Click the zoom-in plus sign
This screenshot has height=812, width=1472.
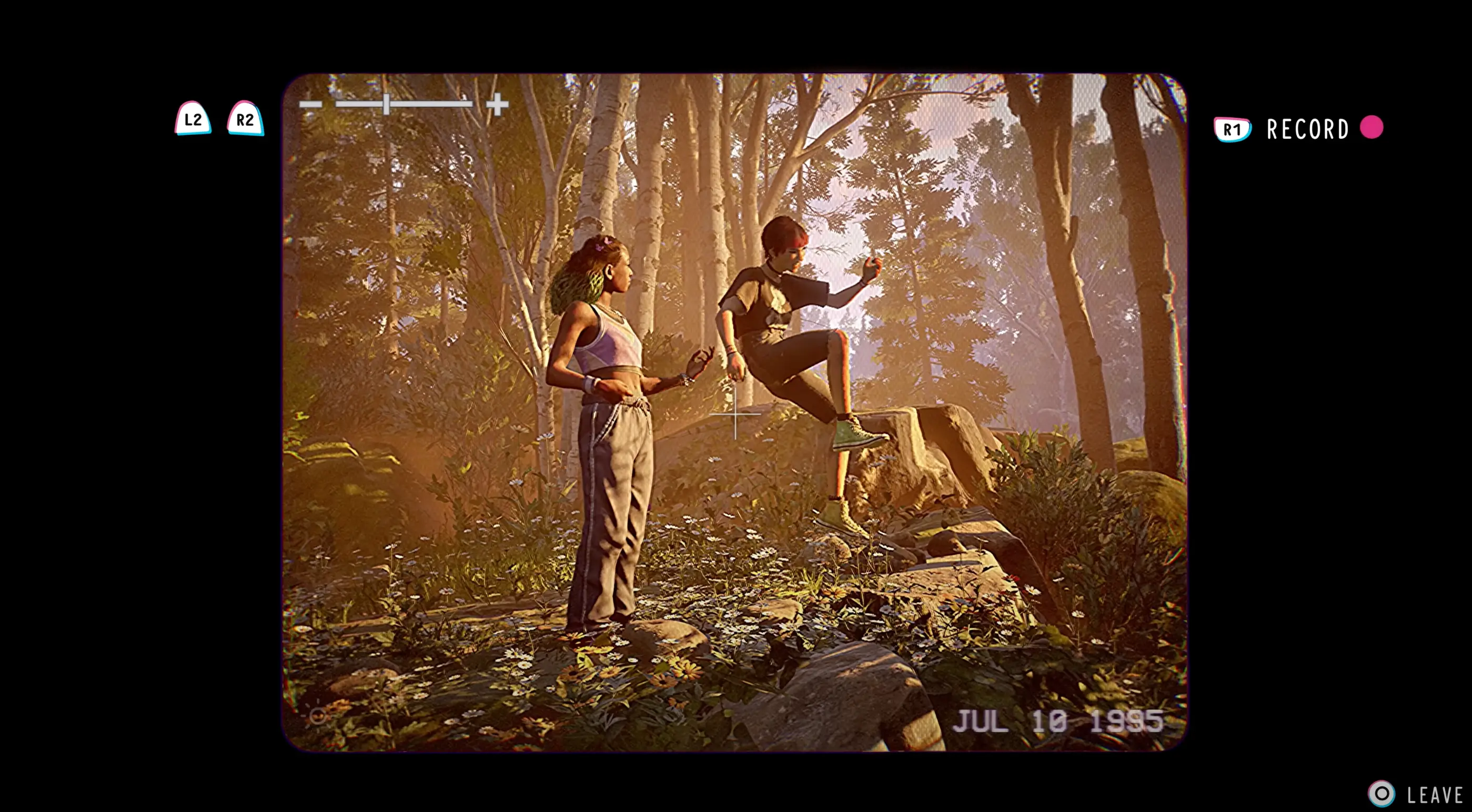[x=497, y=104]
